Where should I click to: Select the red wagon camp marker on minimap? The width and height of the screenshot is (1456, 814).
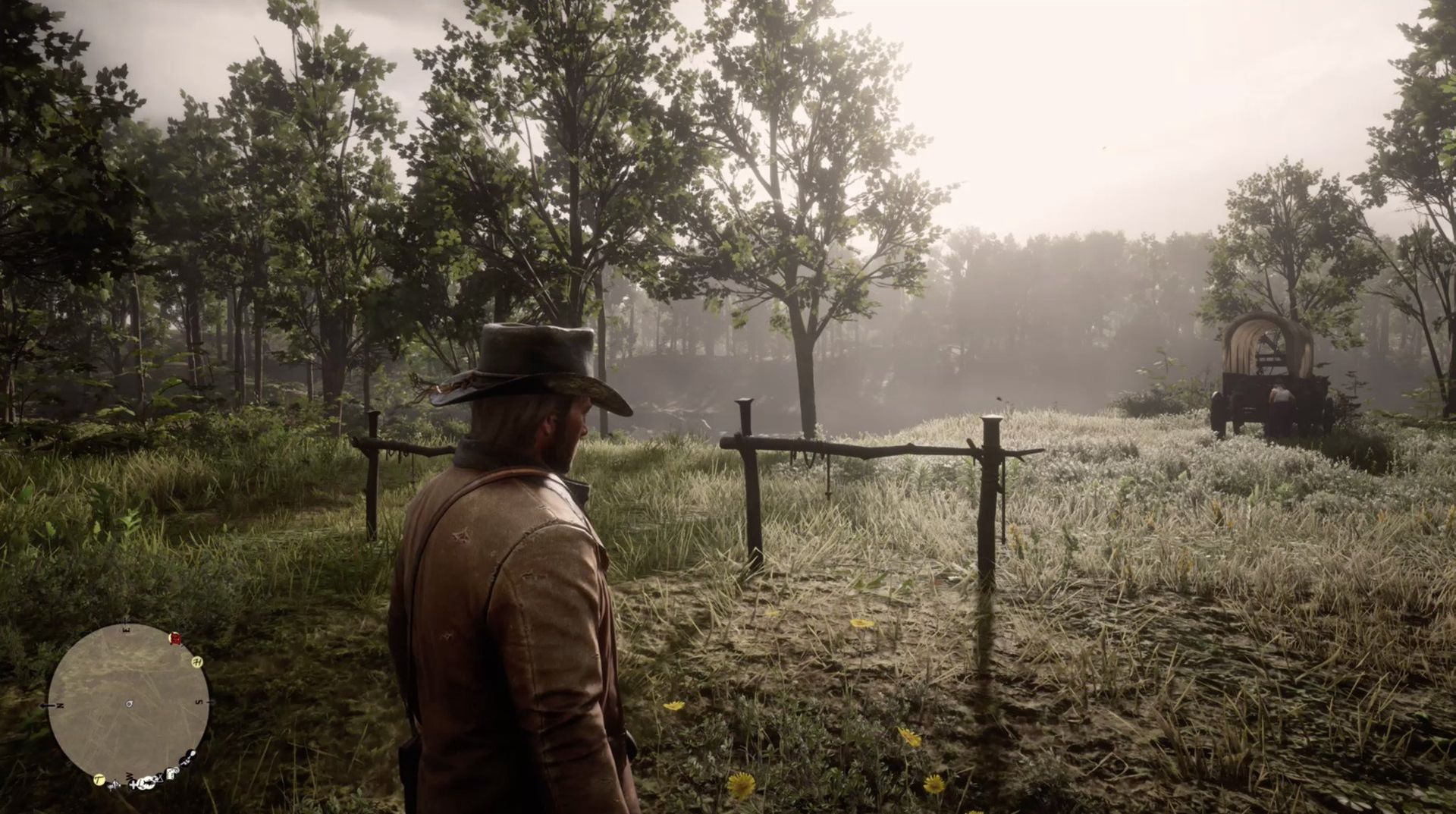175,639
